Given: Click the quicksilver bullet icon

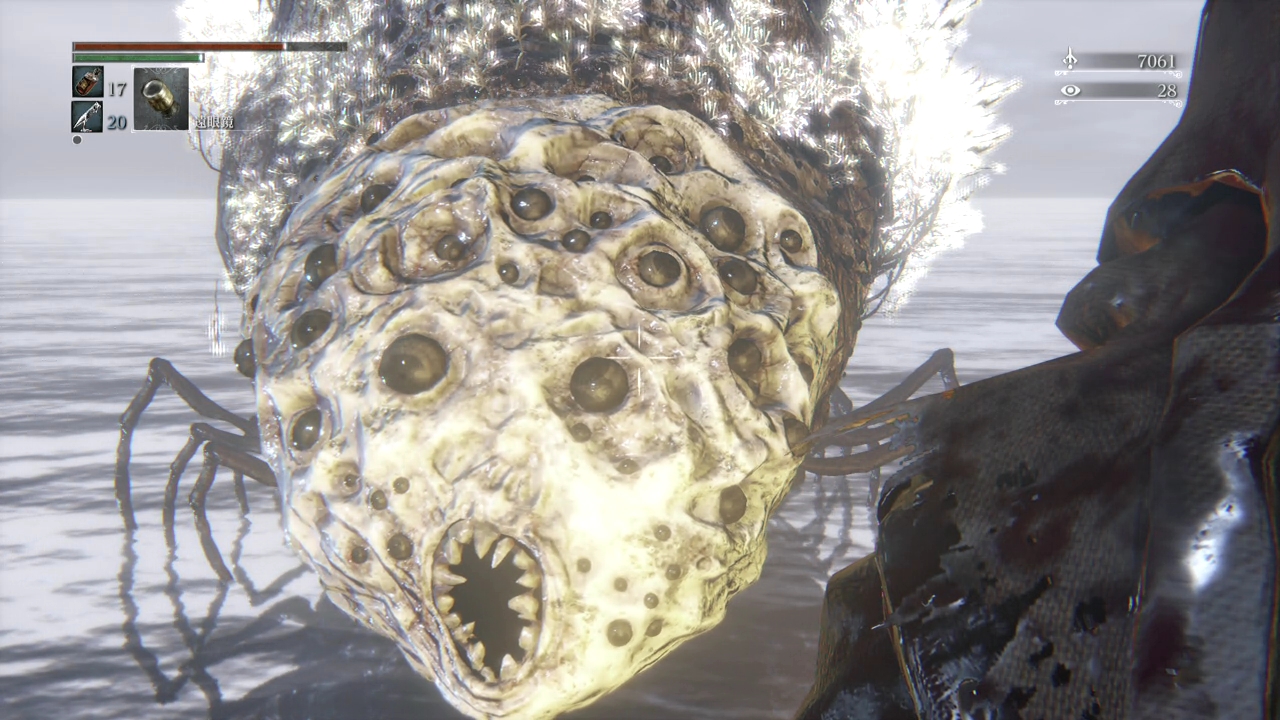Looking at the screenshot, I should tap(87, 116).
